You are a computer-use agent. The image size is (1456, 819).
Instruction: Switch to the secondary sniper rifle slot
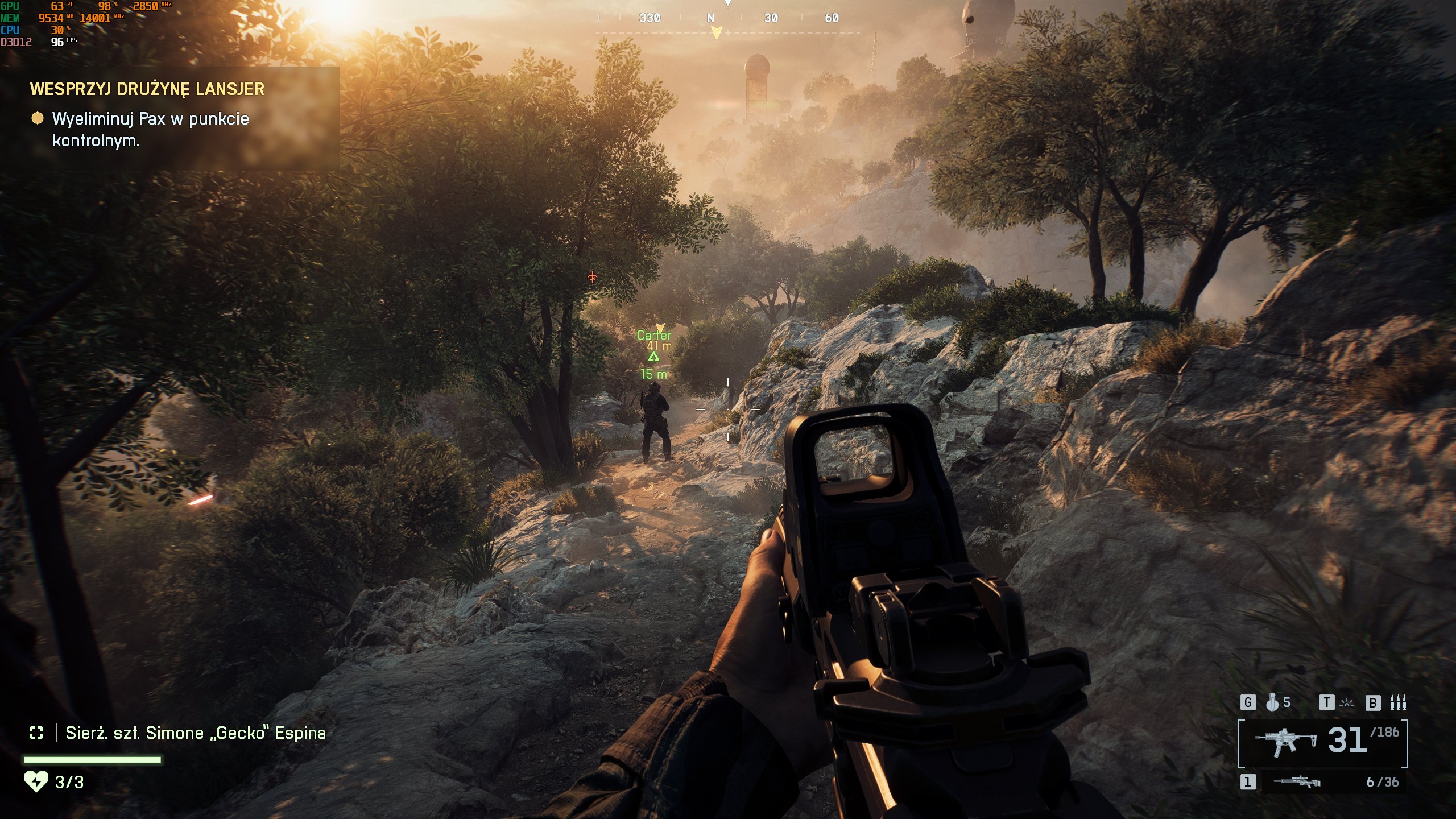point(1297,782)
